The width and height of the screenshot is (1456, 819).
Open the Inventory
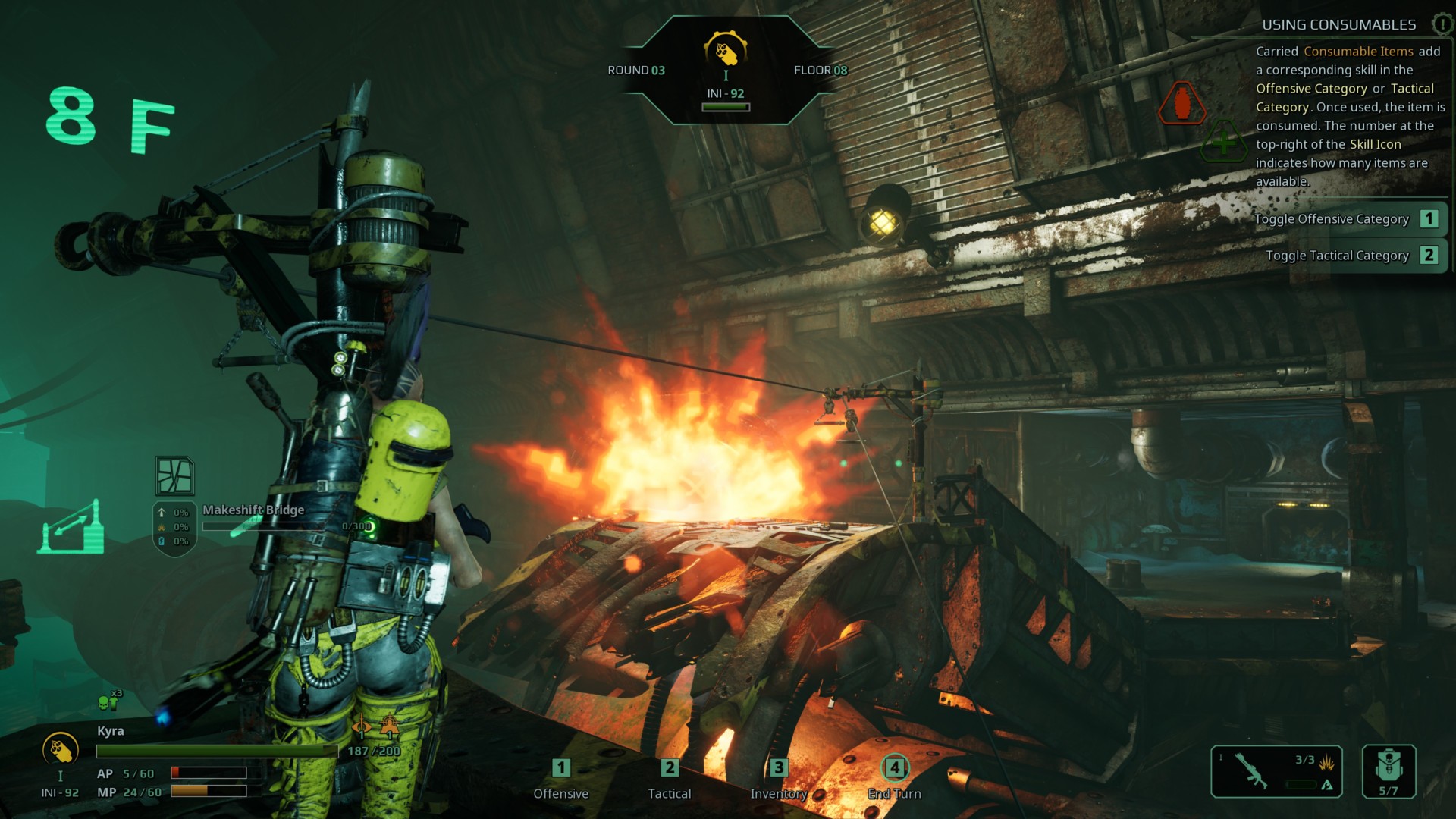click(x=778, y=780)
